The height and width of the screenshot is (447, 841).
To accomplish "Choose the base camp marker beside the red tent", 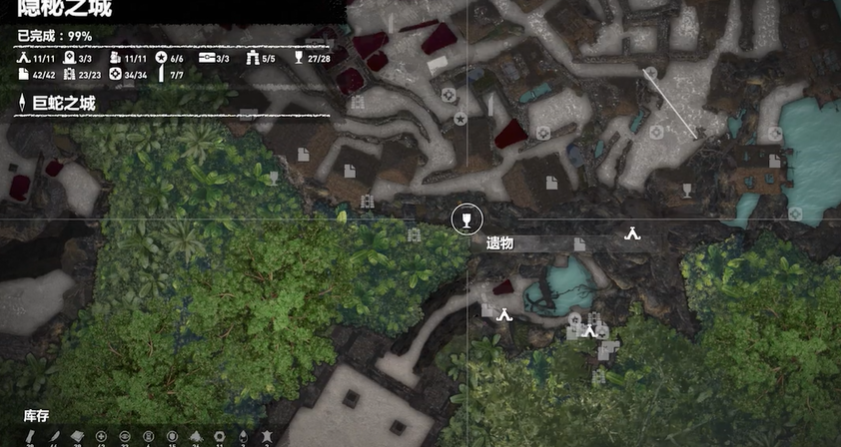I will pyautogui.click(x=506, y=314).
